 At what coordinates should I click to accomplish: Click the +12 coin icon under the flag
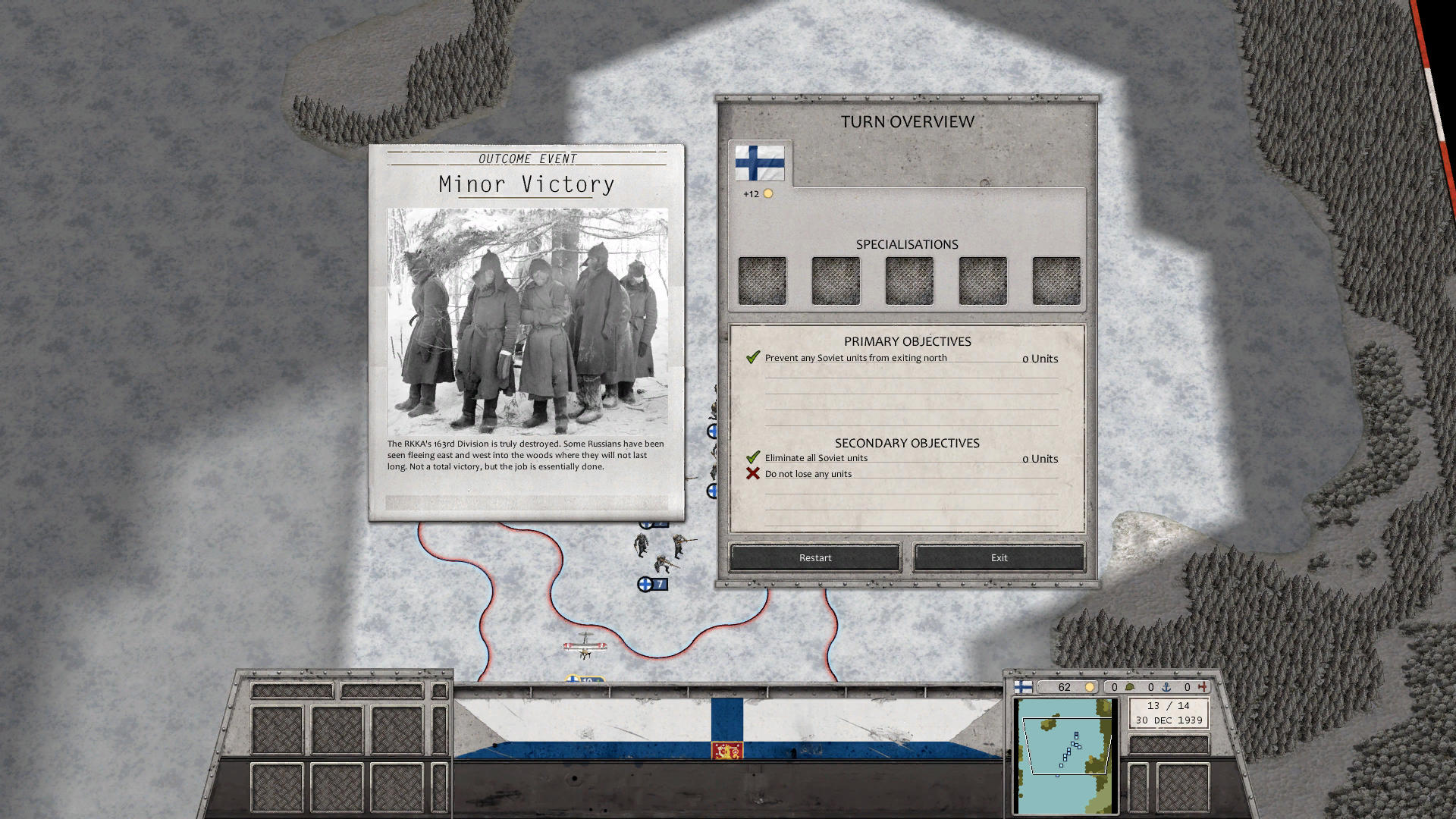(x=768, y=194)
